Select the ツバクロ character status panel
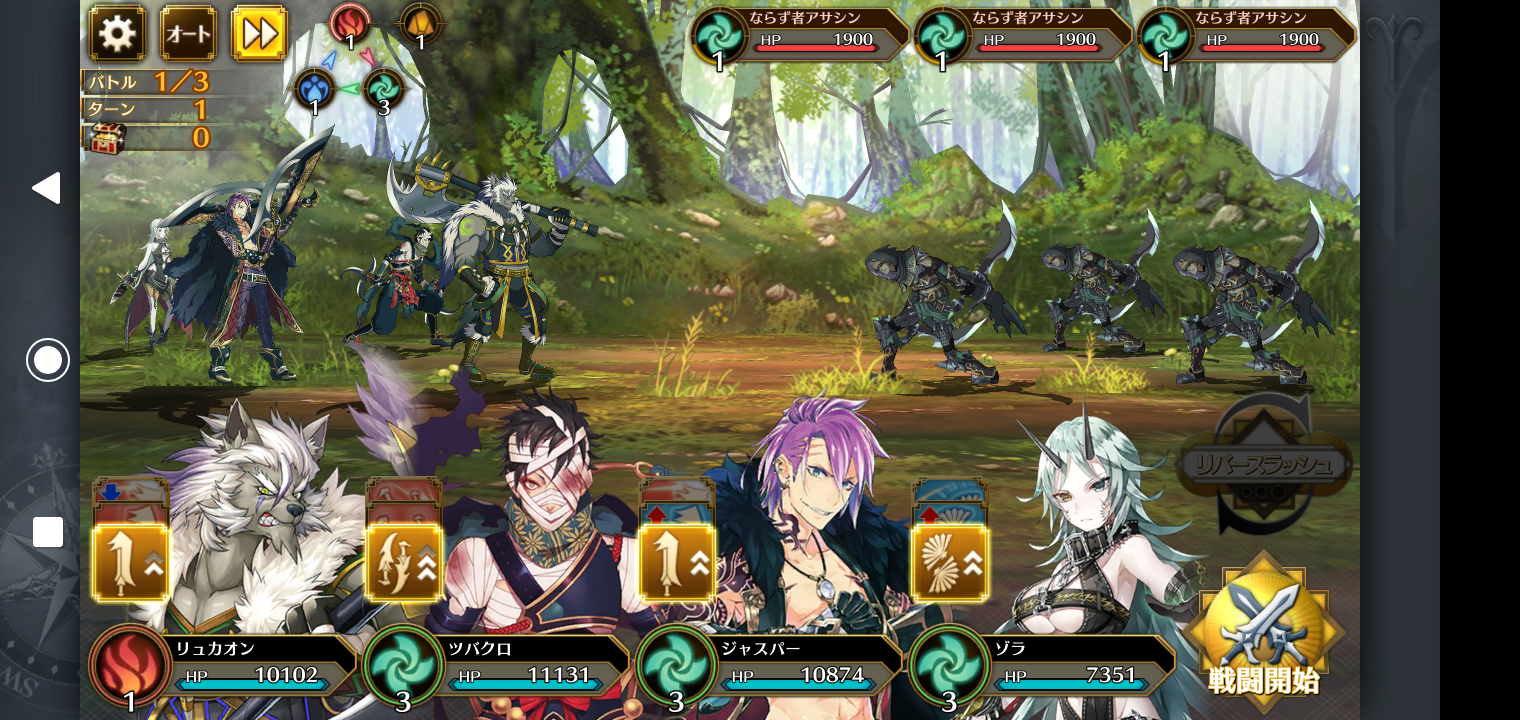Image resolution: width=1520 pixels, height=720 pixels. tap(497, 665)
